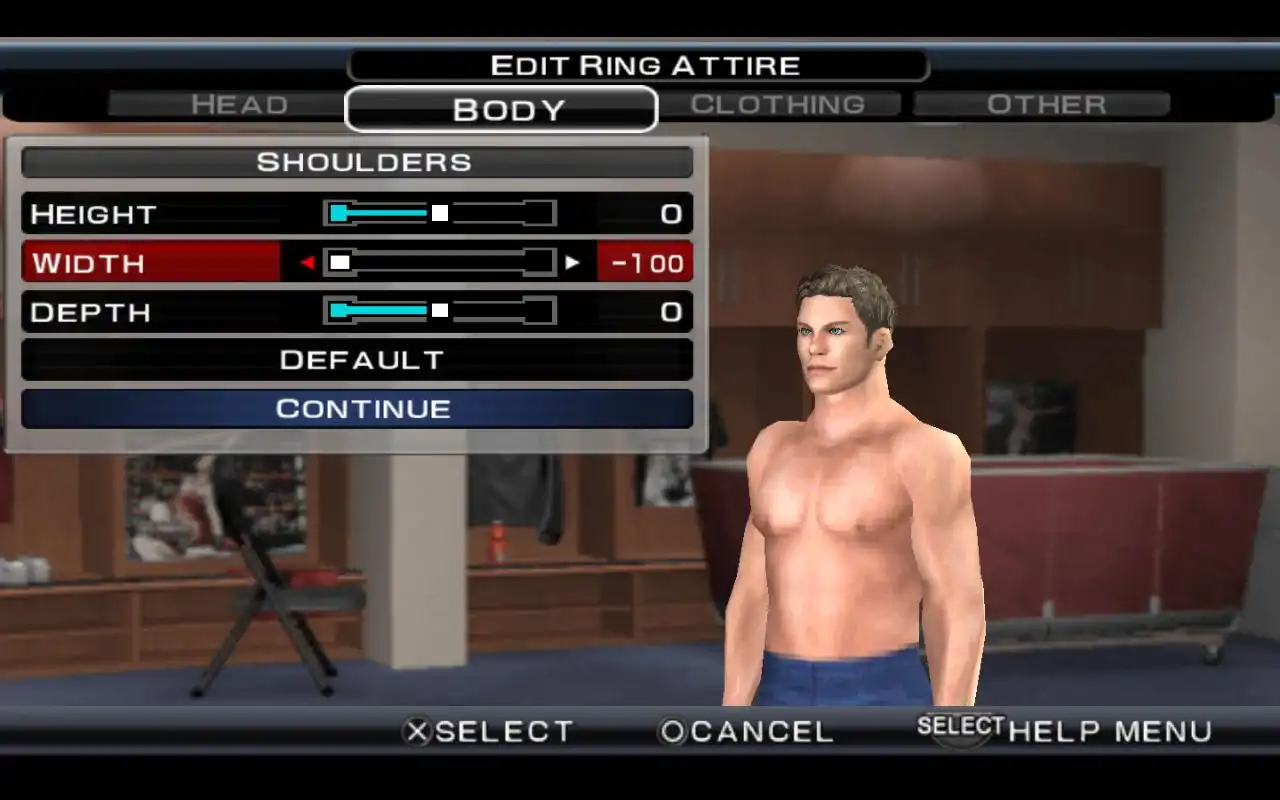Switch to the Head tab

click(x=239, y=105)
